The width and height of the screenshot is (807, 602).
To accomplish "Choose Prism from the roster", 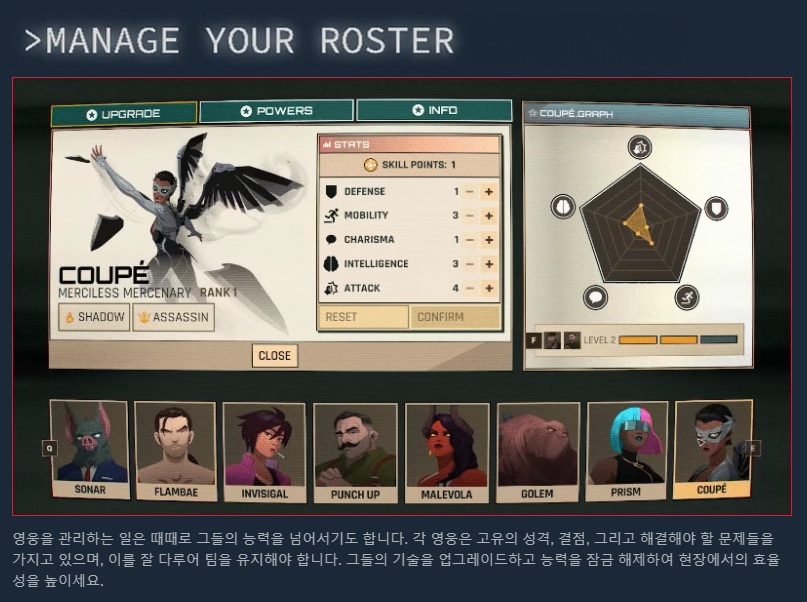I will coord(627,450).
